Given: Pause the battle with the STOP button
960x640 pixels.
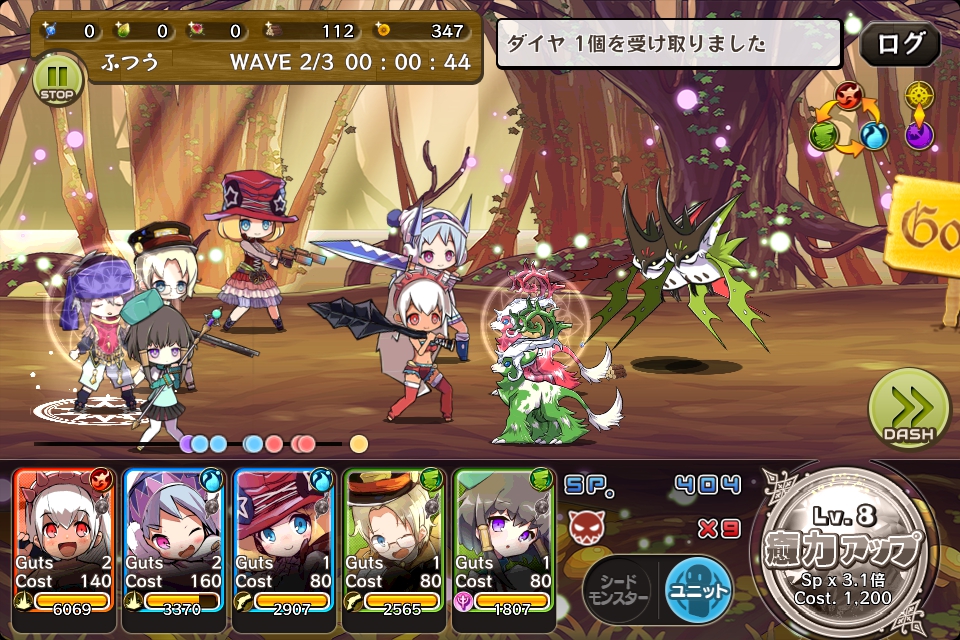Looking at the screenshot, I should point(57,80).
